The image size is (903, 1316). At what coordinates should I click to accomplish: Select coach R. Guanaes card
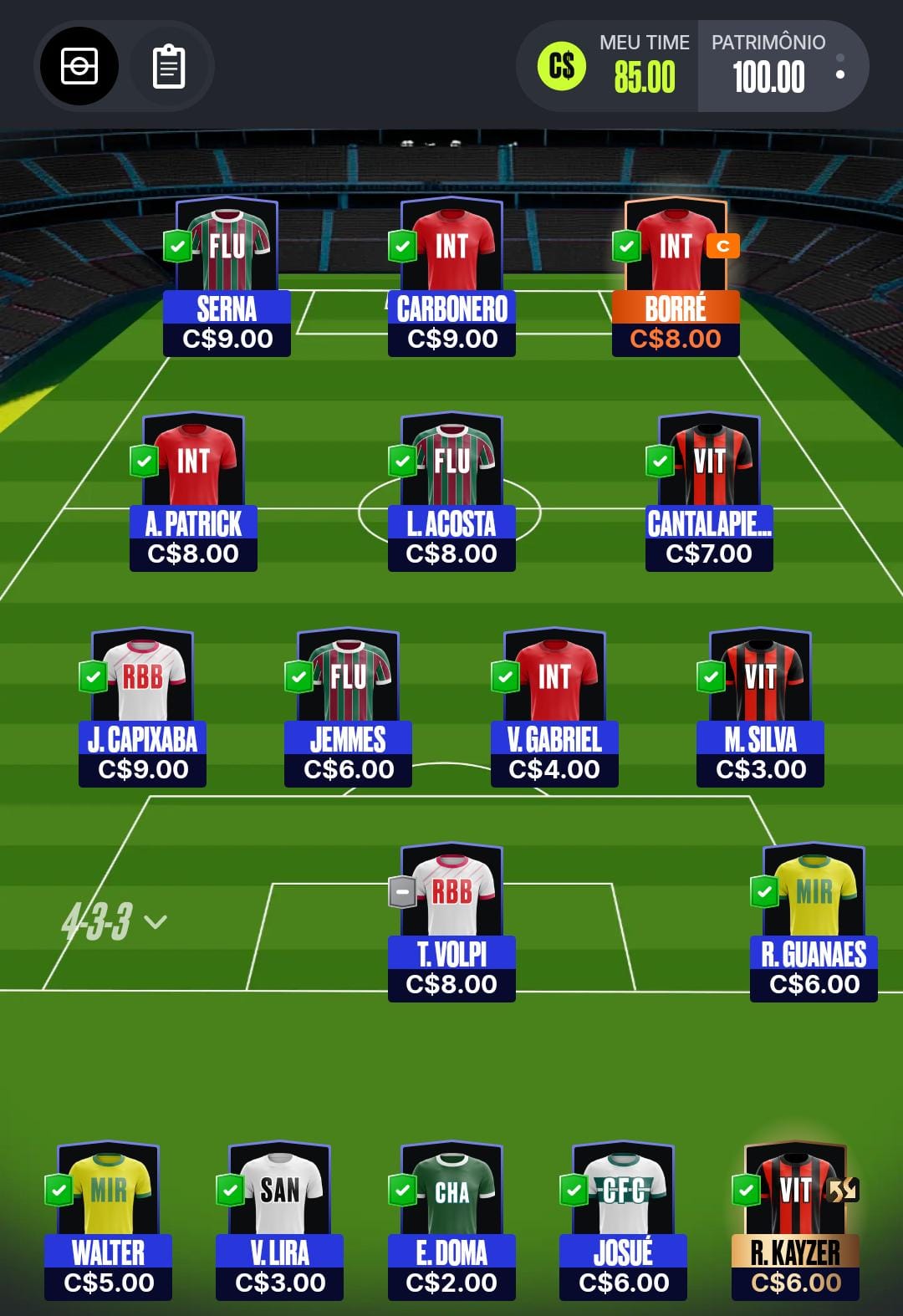coord(814,924)
